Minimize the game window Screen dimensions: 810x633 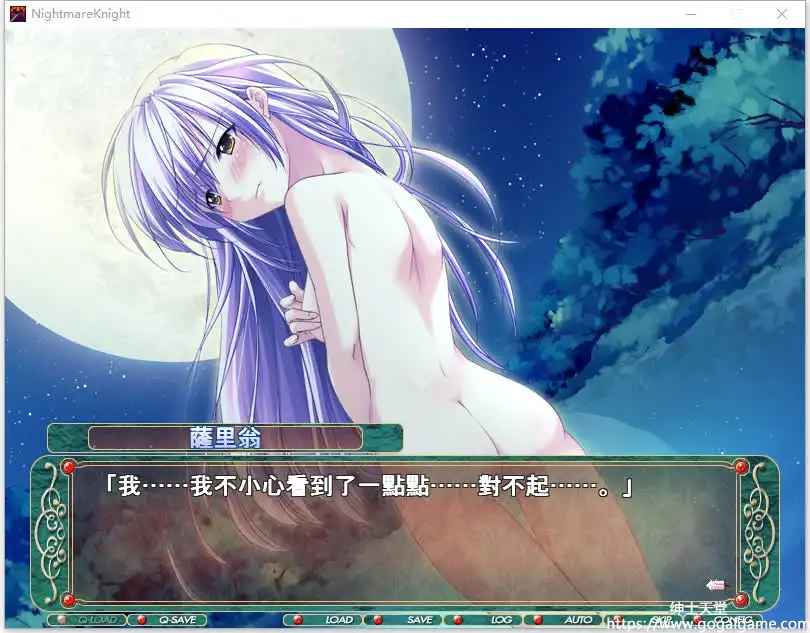click(692, 14)
